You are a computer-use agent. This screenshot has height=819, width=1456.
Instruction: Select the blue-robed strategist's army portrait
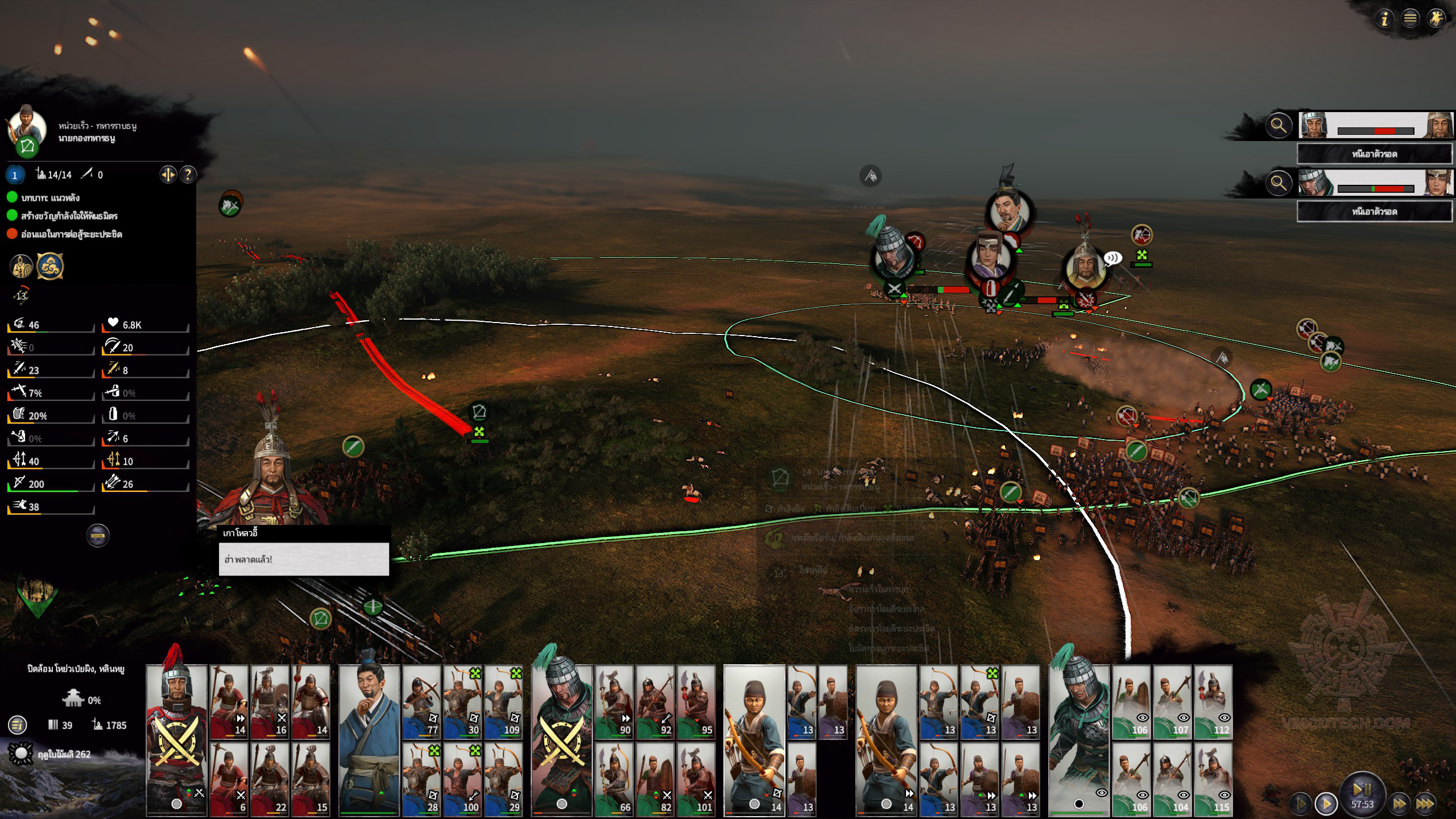(369, 738)
